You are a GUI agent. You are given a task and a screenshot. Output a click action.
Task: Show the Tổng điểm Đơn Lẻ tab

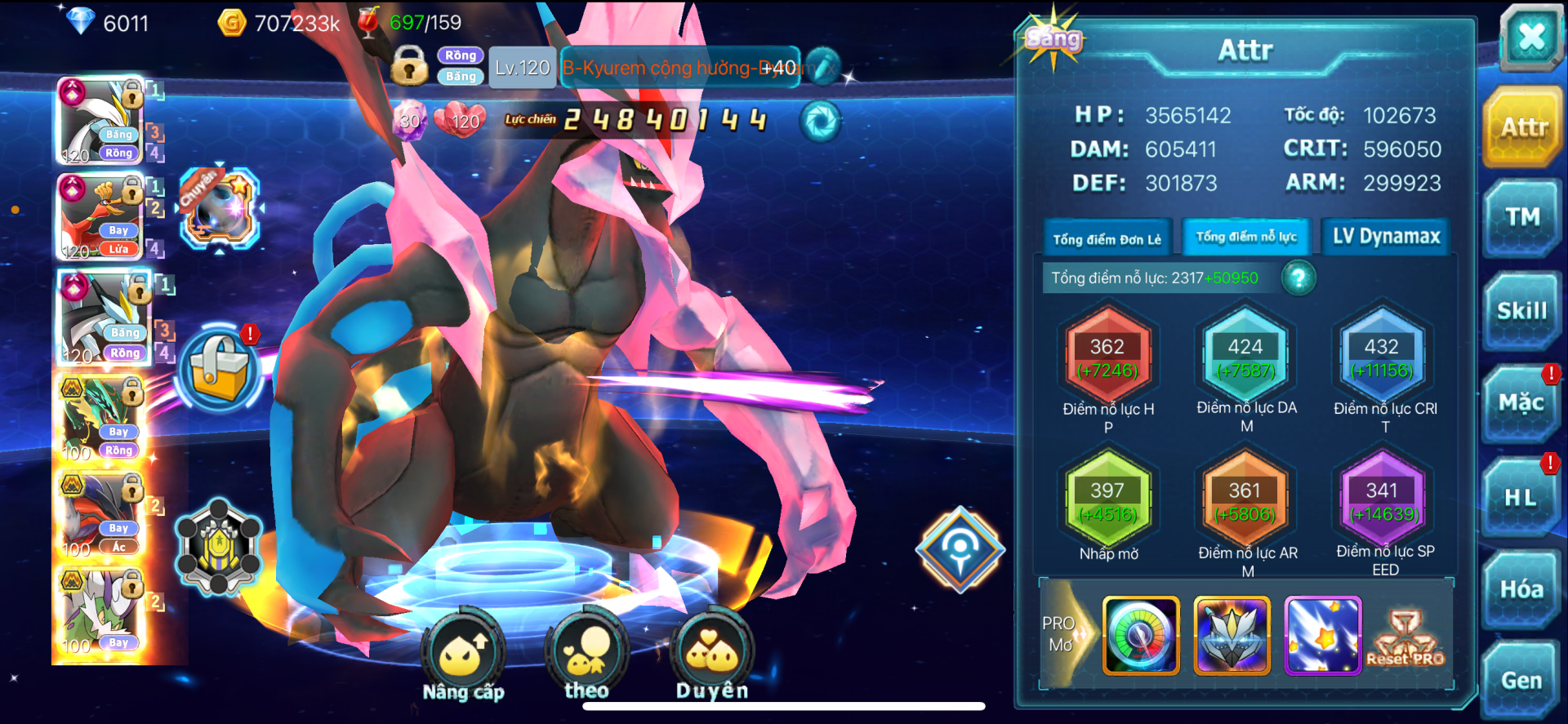pyautogui.click(x=1107, y=239)
